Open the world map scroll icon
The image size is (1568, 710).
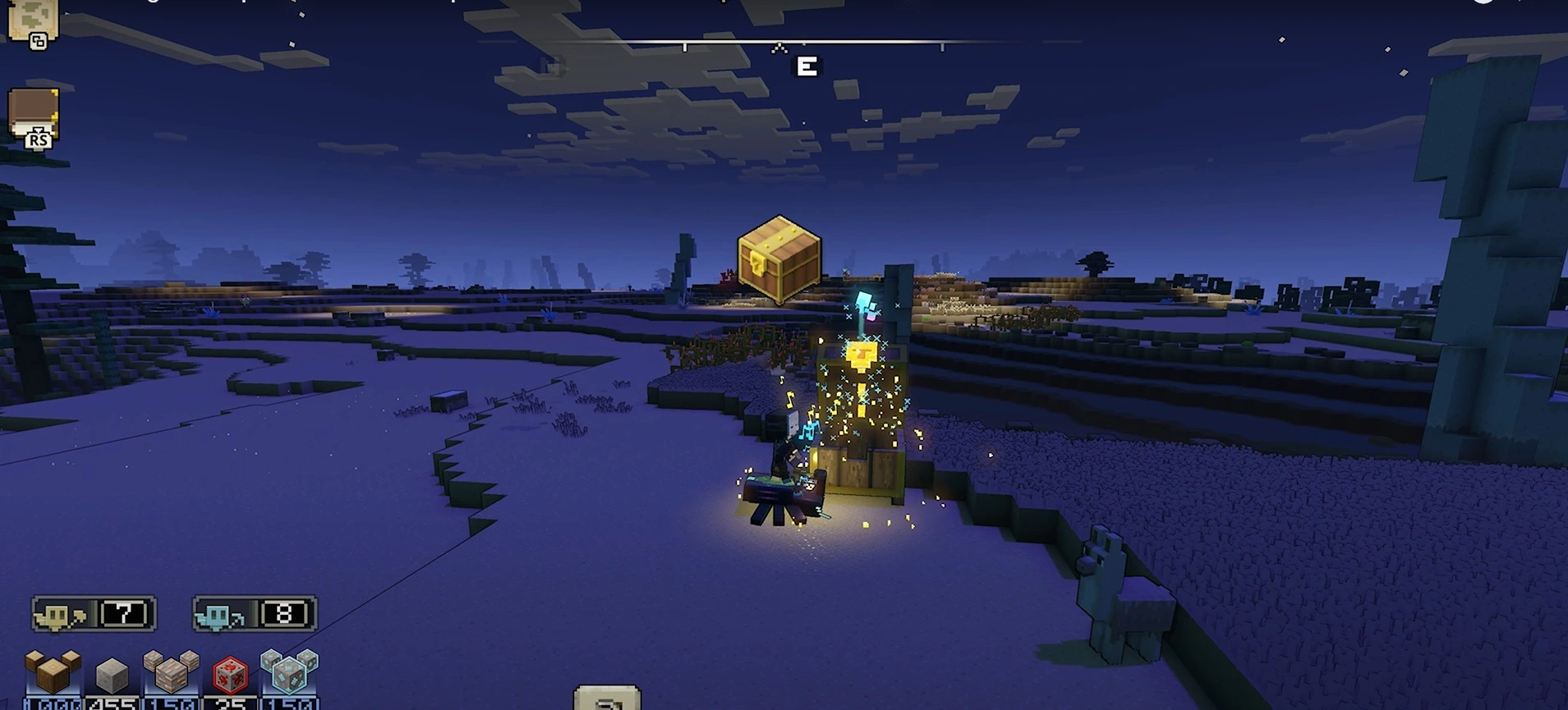[x=33, y=21]
